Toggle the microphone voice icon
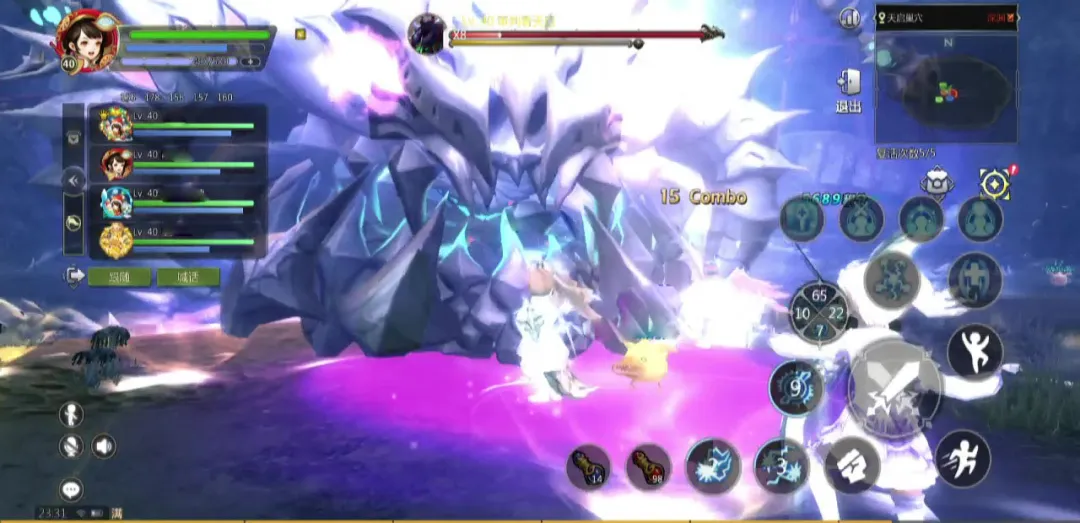This screenshot has width=1080, height=523. [x=71, y=446]
